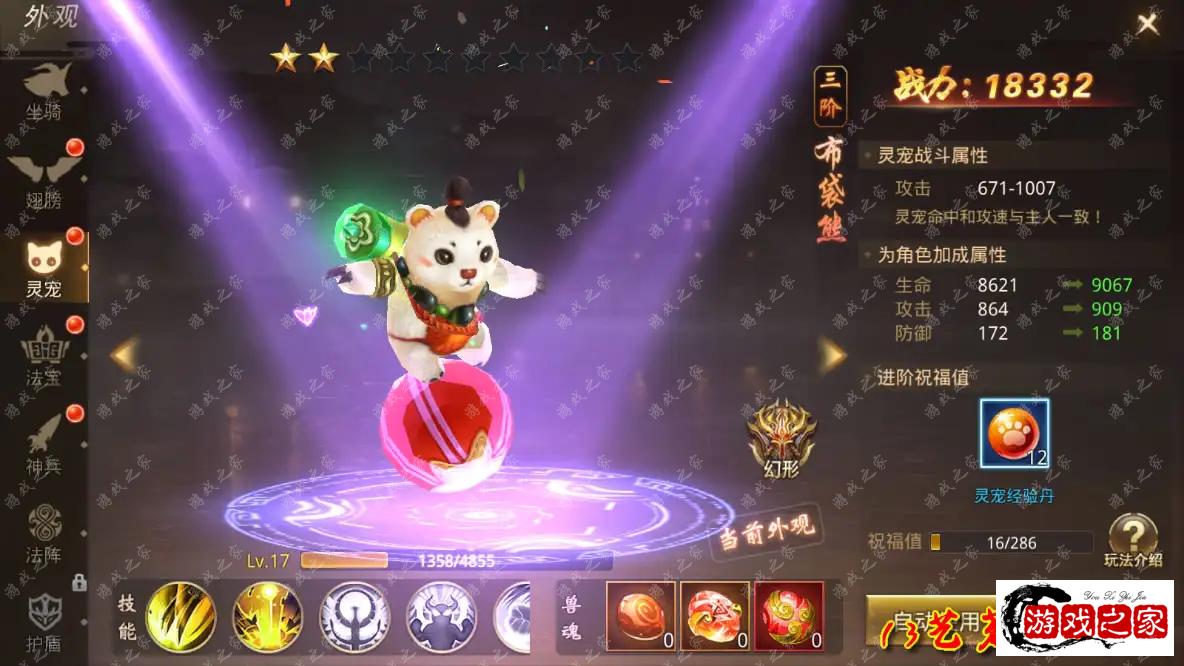Close the appearance screen
This screenshot has height=666, width=1184.
click(1147, 24)
